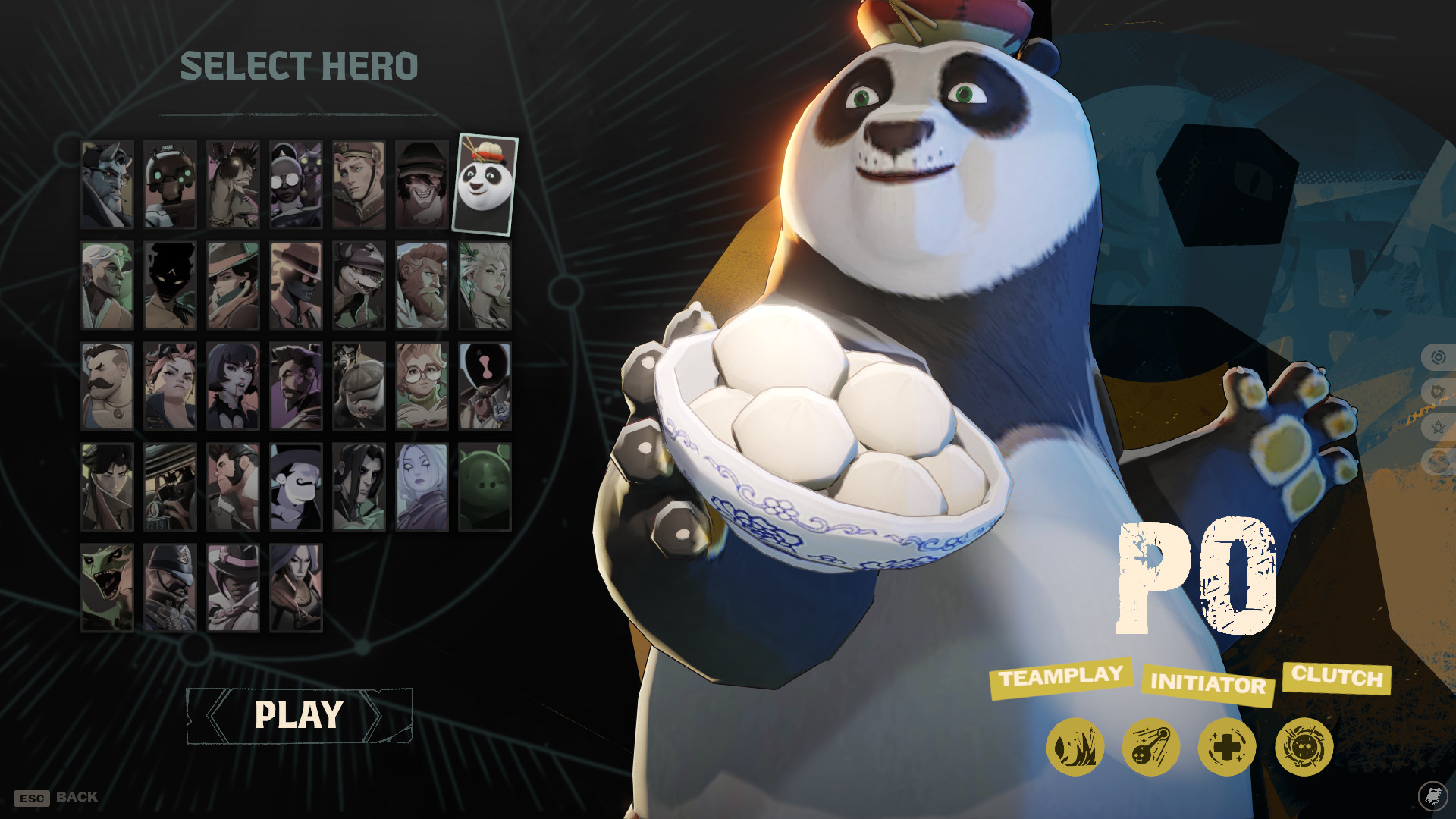Open the book icon in bottom corner

click(1432, 795)
